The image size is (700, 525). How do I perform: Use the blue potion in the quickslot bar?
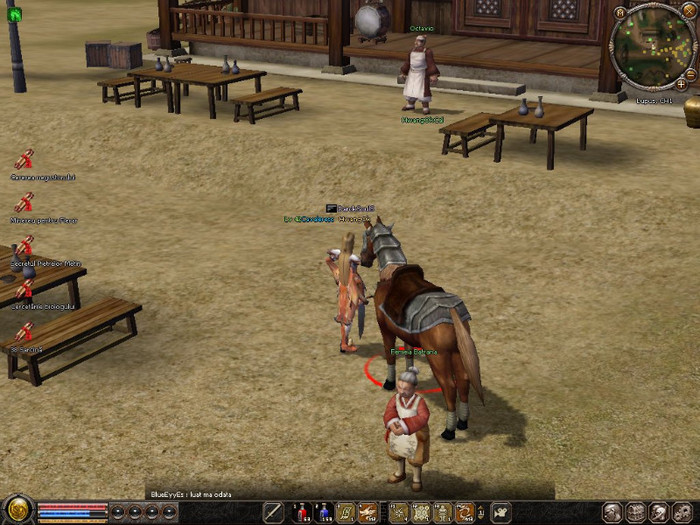click(323, 513)
